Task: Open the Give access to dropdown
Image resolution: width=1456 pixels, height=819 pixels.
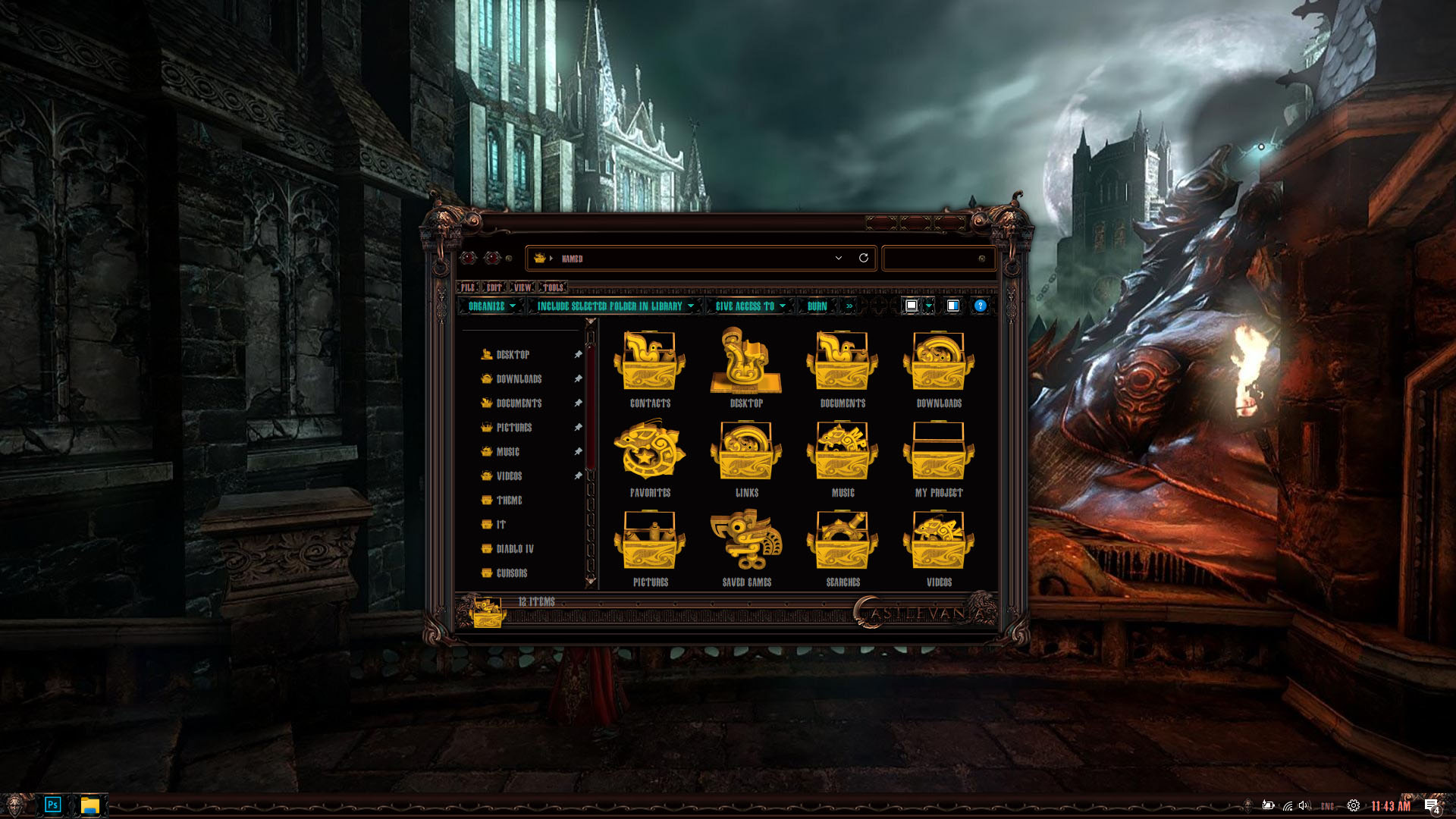Action: 749,306
